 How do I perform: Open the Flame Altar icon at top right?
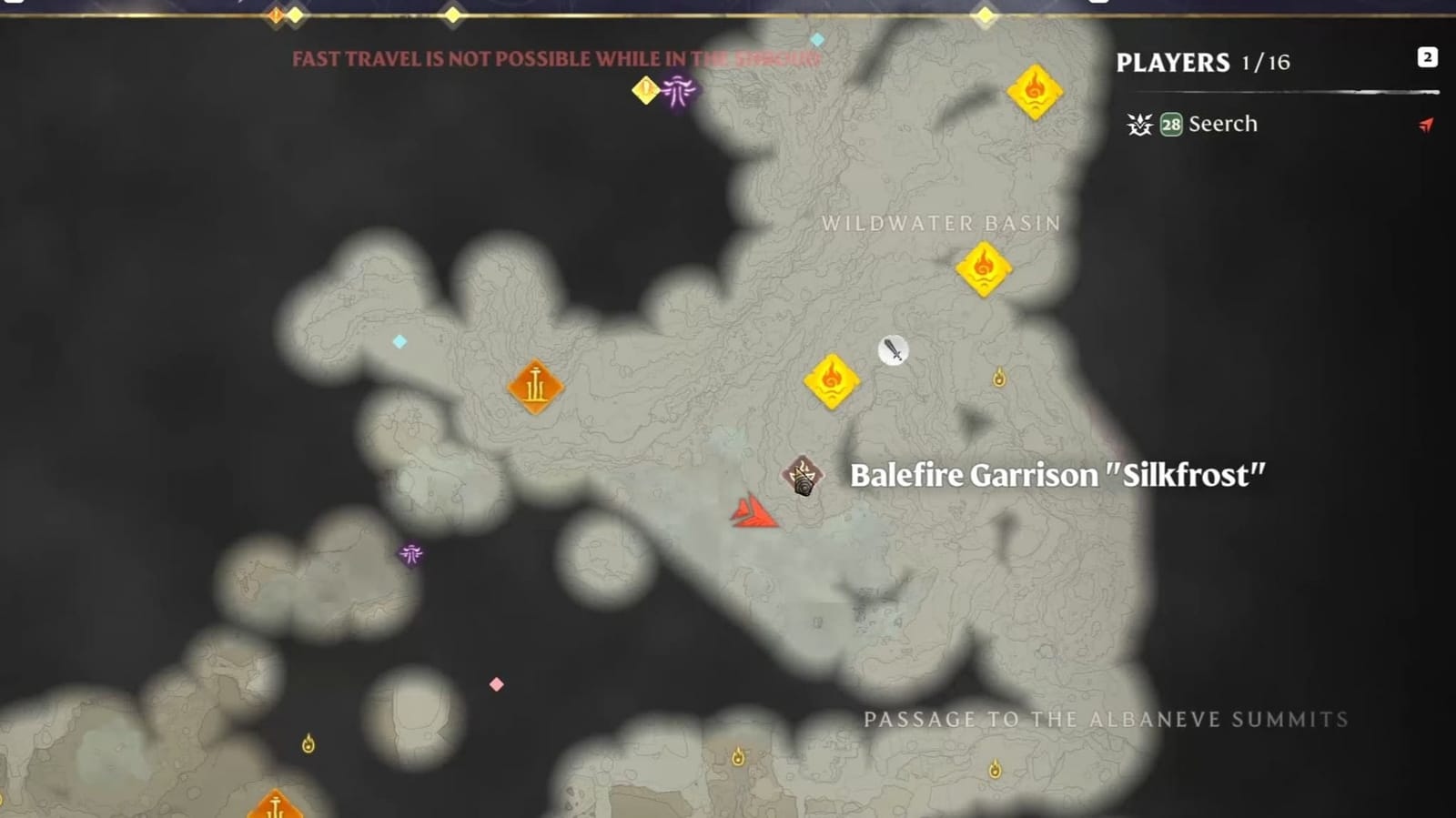tap(1034, 92)
